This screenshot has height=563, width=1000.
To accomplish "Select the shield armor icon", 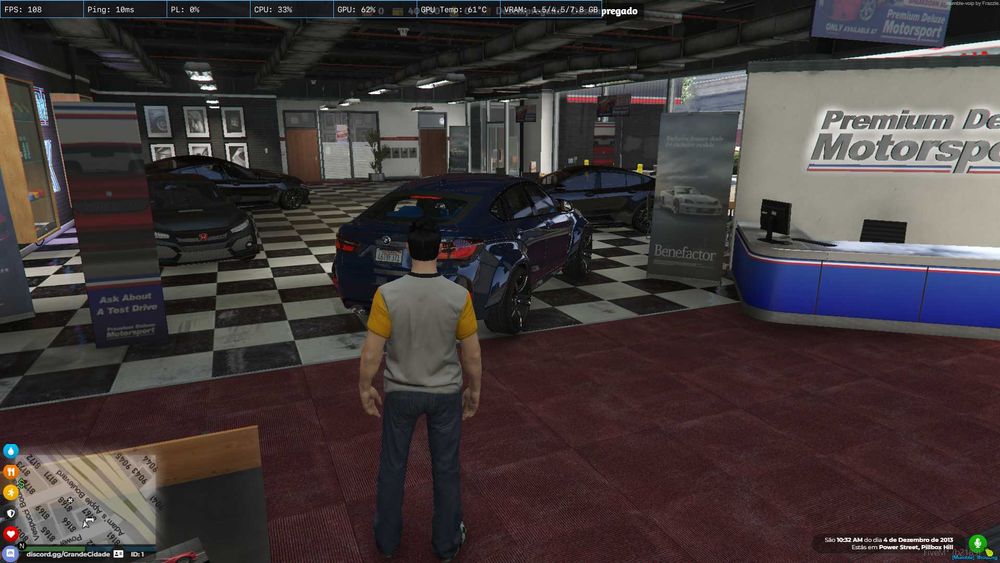I will point(11,513).
